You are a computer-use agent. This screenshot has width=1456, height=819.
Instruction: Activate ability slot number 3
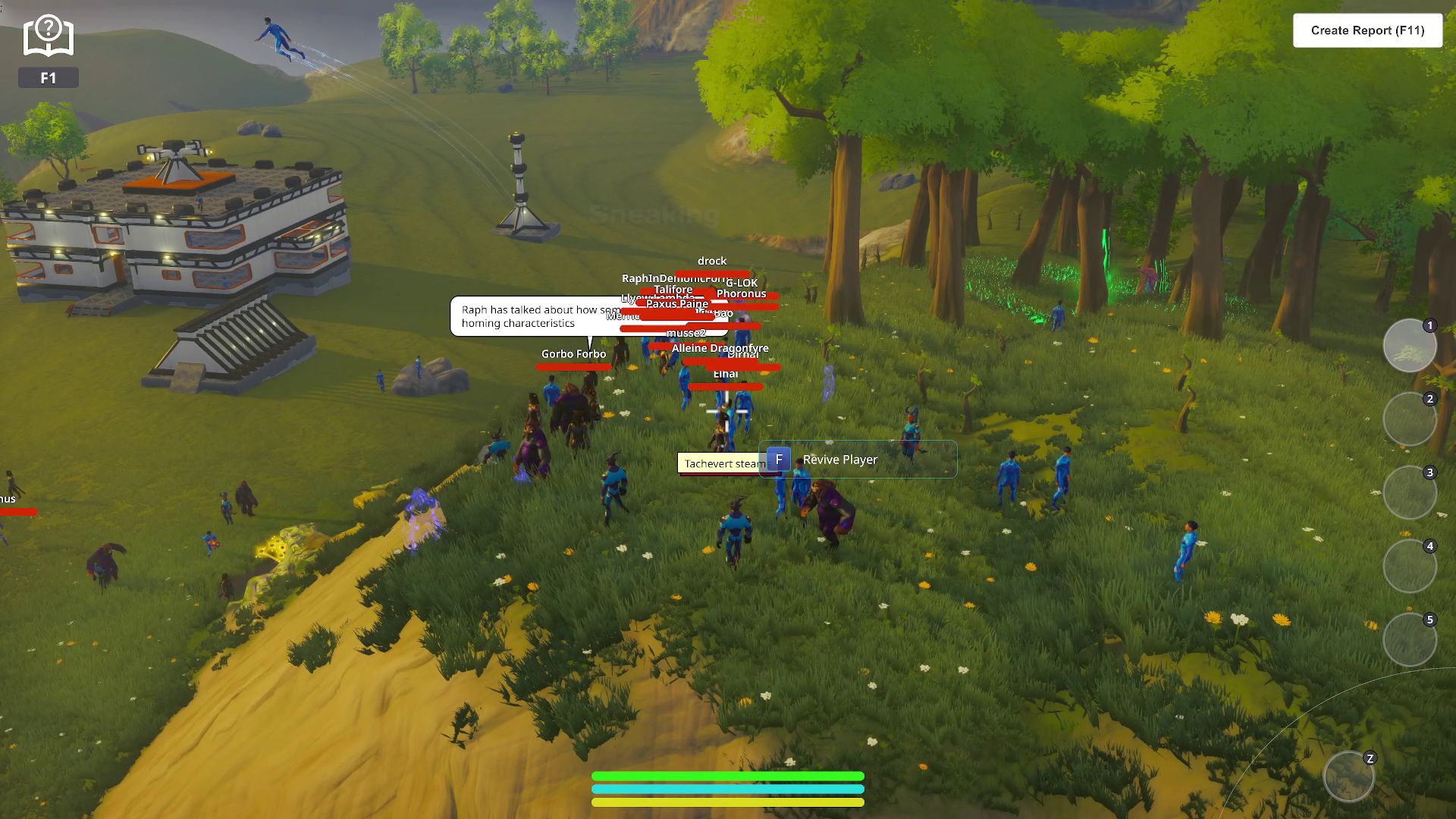[1409, 493]
